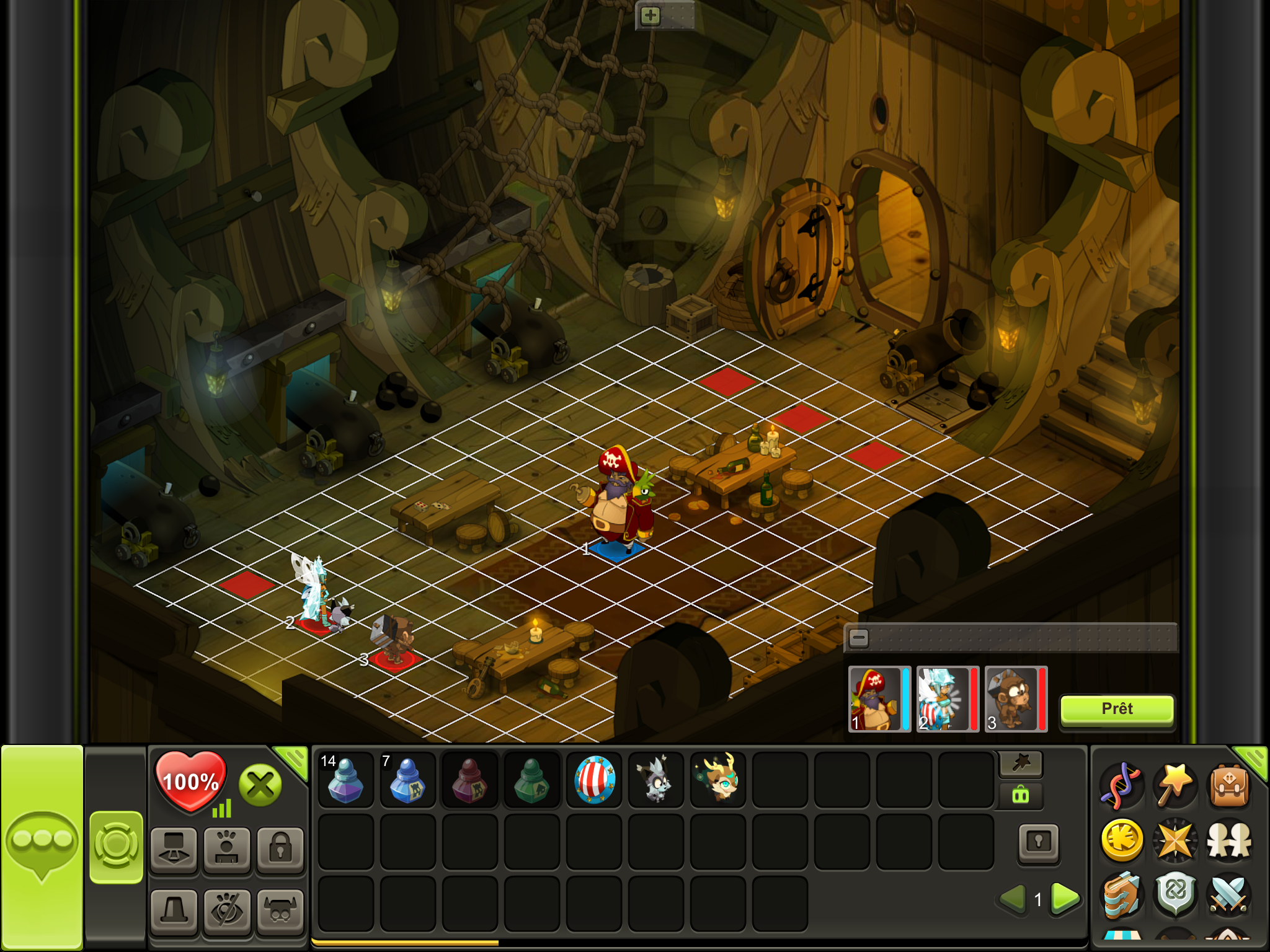Click the green Prêt ready button

(x=1117, y=709)
